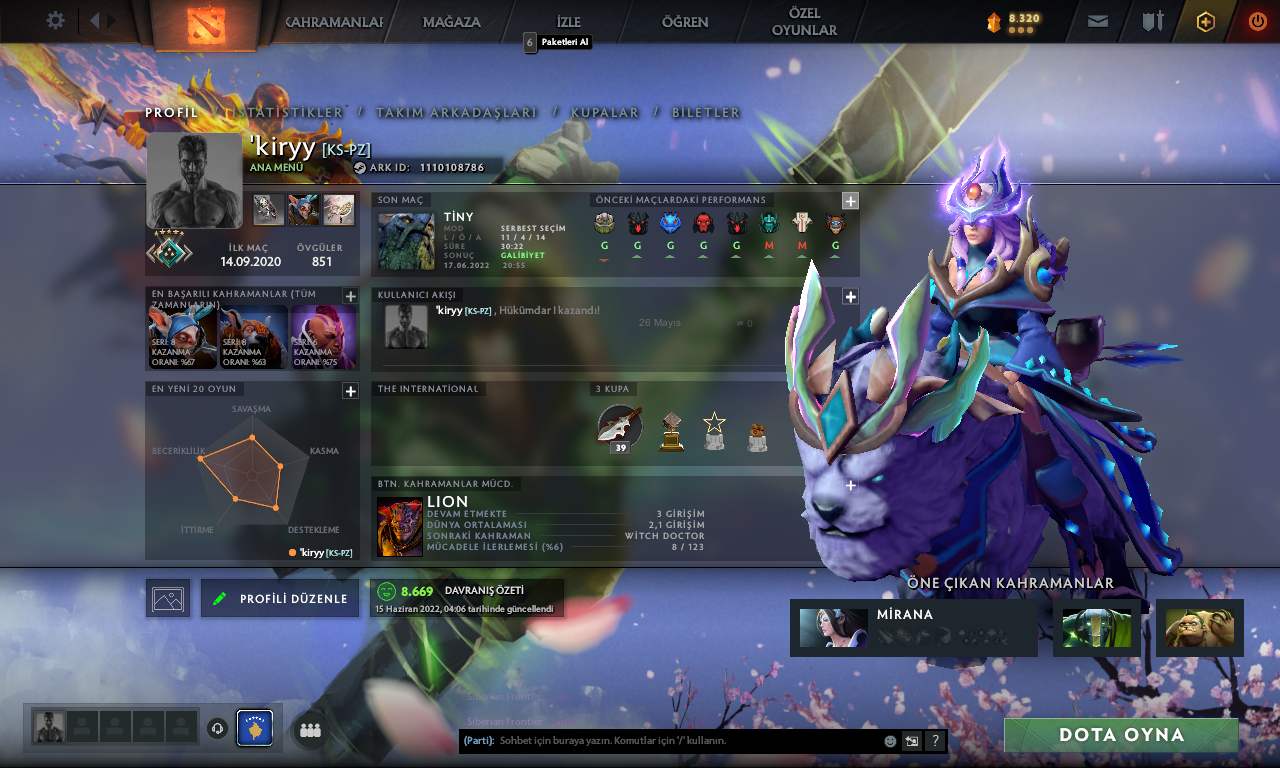Open the gallery icon beside Profili Düzenle
Image resolution: width=1280 pixels, height=768 pixels.
click(x=167, y=597)
